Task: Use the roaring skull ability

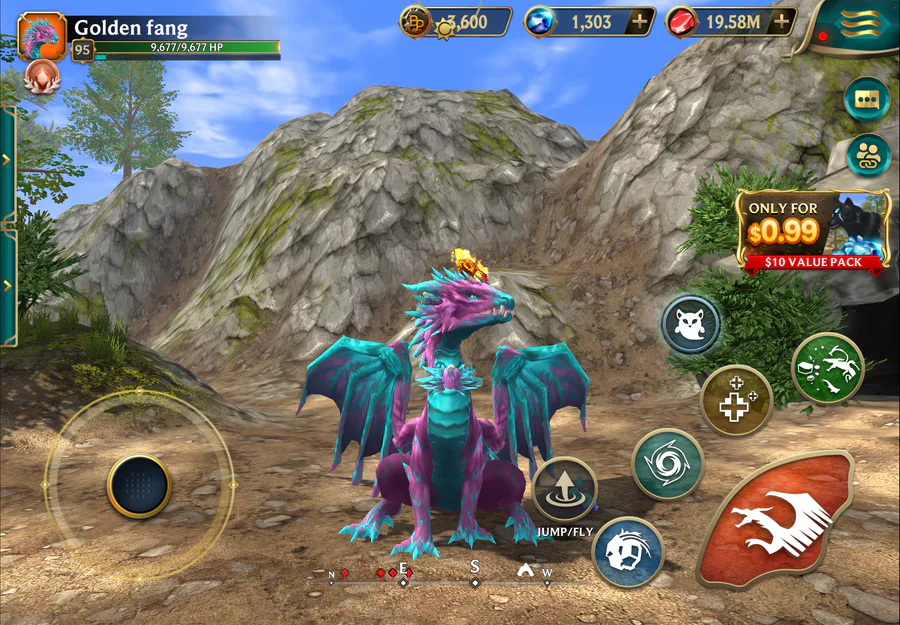Action: pos(628,551)
